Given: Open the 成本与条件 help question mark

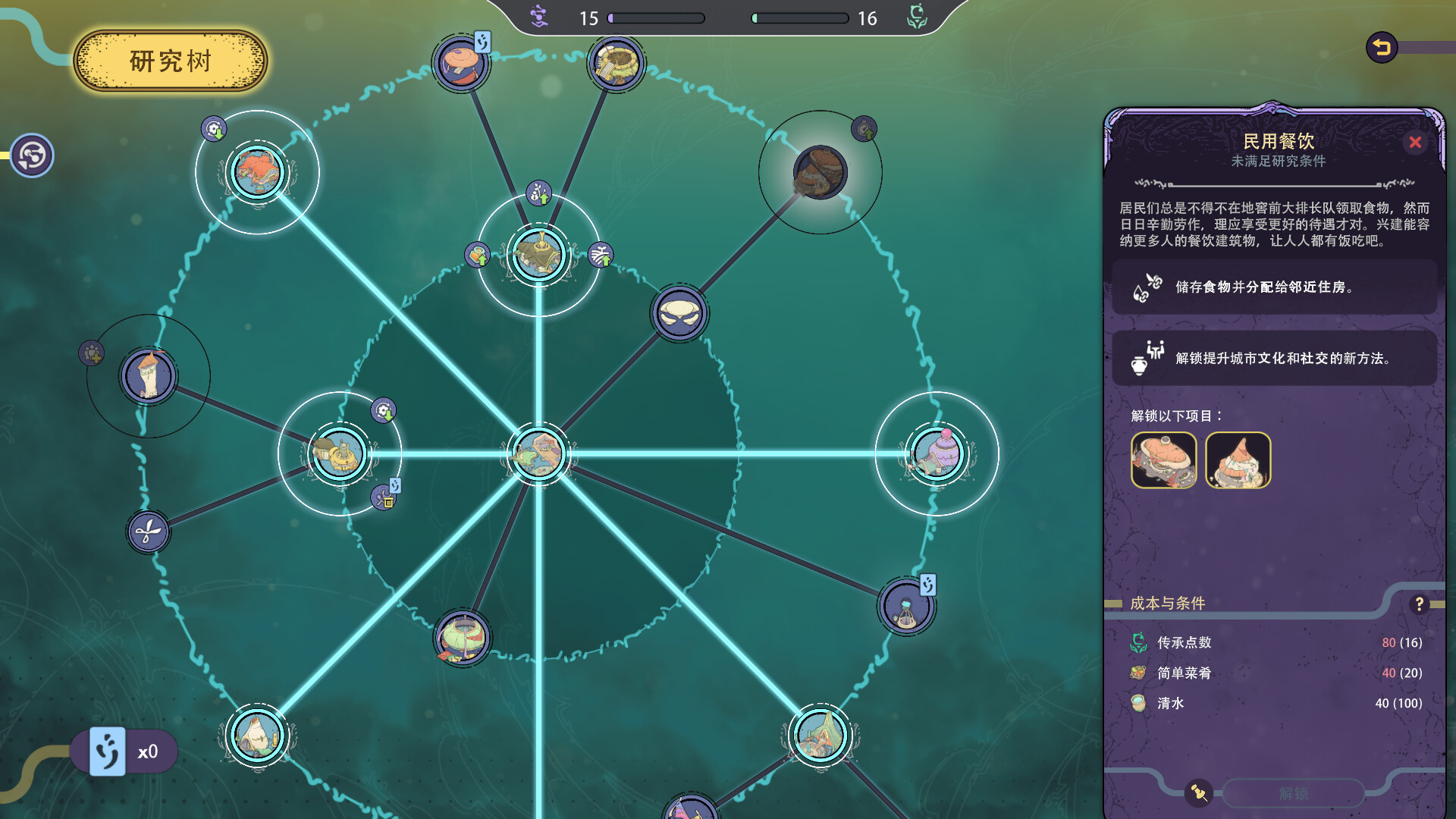Looking at the screenshot, I should pos(1419,604).
